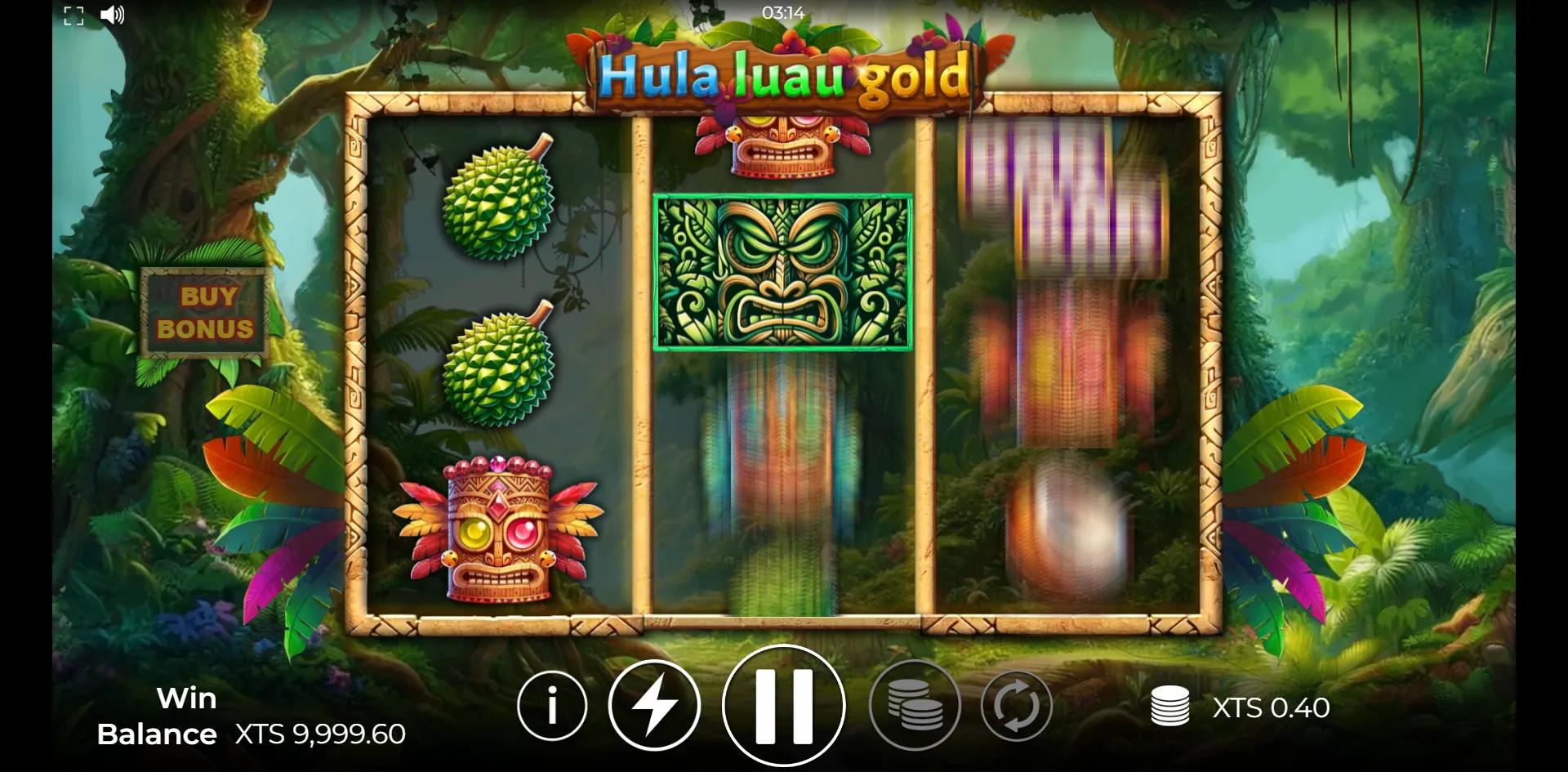Click the coin icon beside XTS 0.40

(1170, 707)
